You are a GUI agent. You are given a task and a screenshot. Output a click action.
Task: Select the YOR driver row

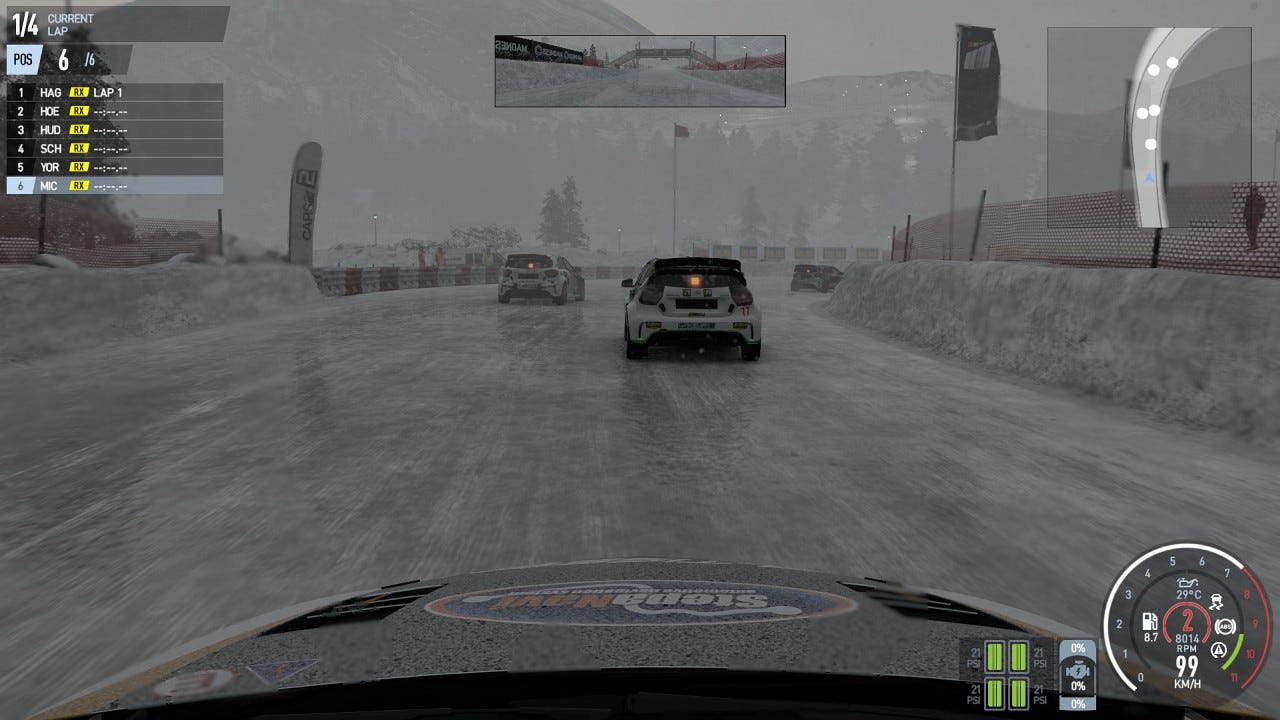(x=114, y=167)
